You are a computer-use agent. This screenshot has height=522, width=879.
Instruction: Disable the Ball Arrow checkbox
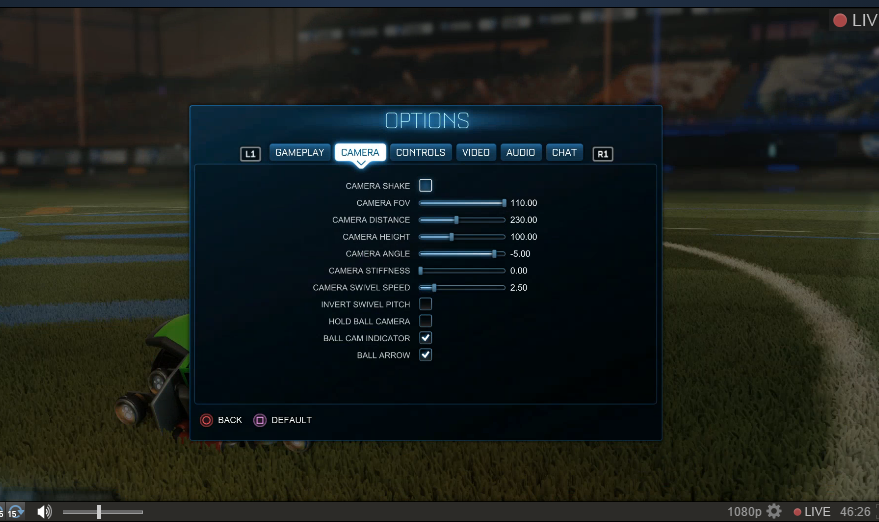(426, 355)
